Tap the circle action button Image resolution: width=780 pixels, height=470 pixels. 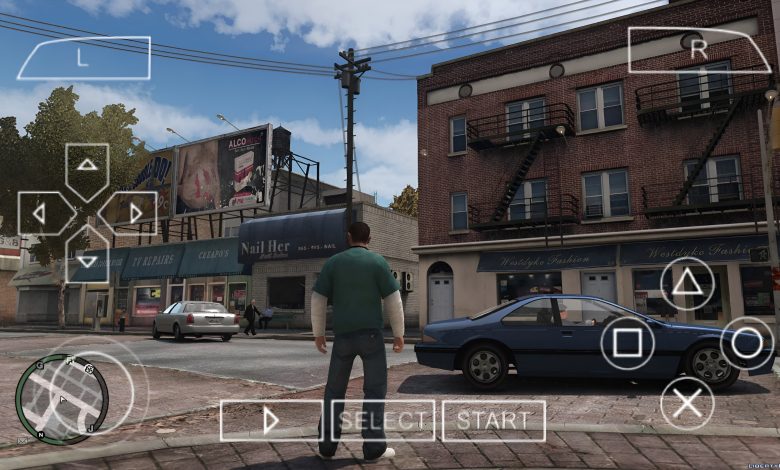click(x=747, y=344)
